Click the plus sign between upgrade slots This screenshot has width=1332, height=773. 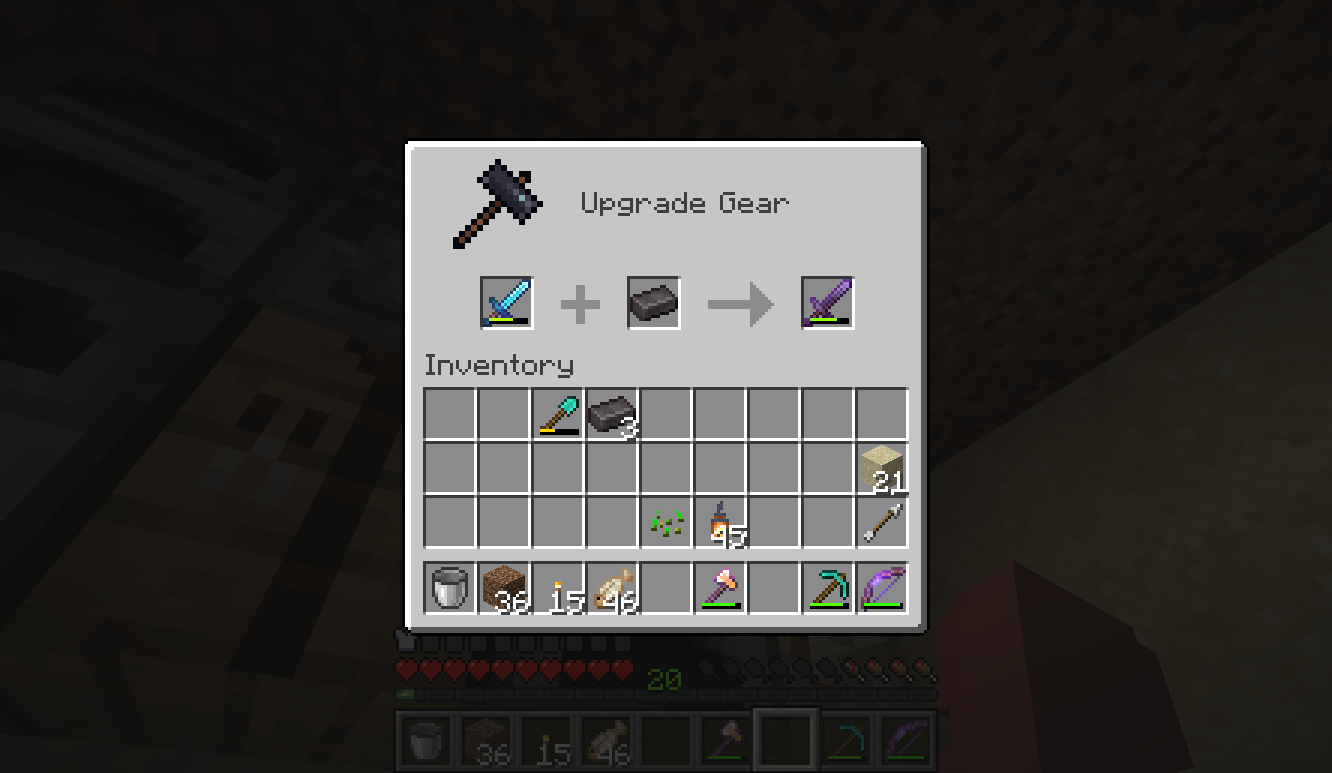(x=580, y=302)
